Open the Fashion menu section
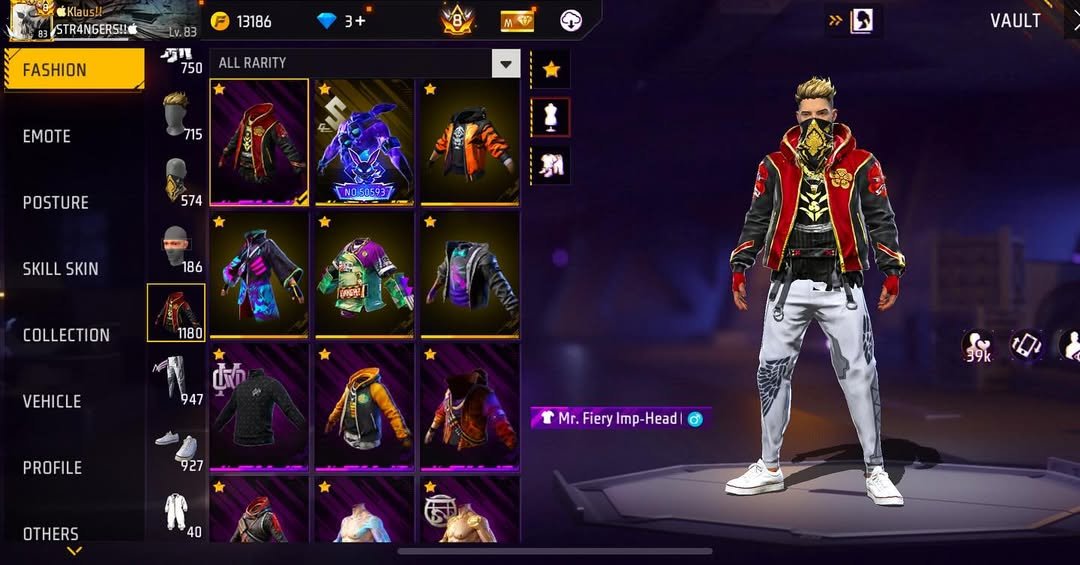 73,70
